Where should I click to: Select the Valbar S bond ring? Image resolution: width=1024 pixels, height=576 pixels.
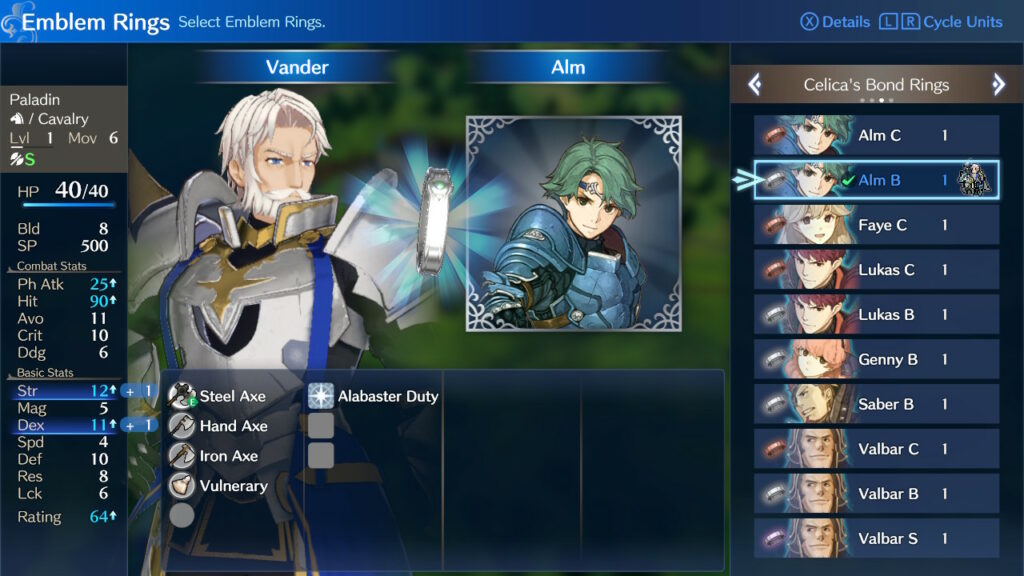coord(876,538)
